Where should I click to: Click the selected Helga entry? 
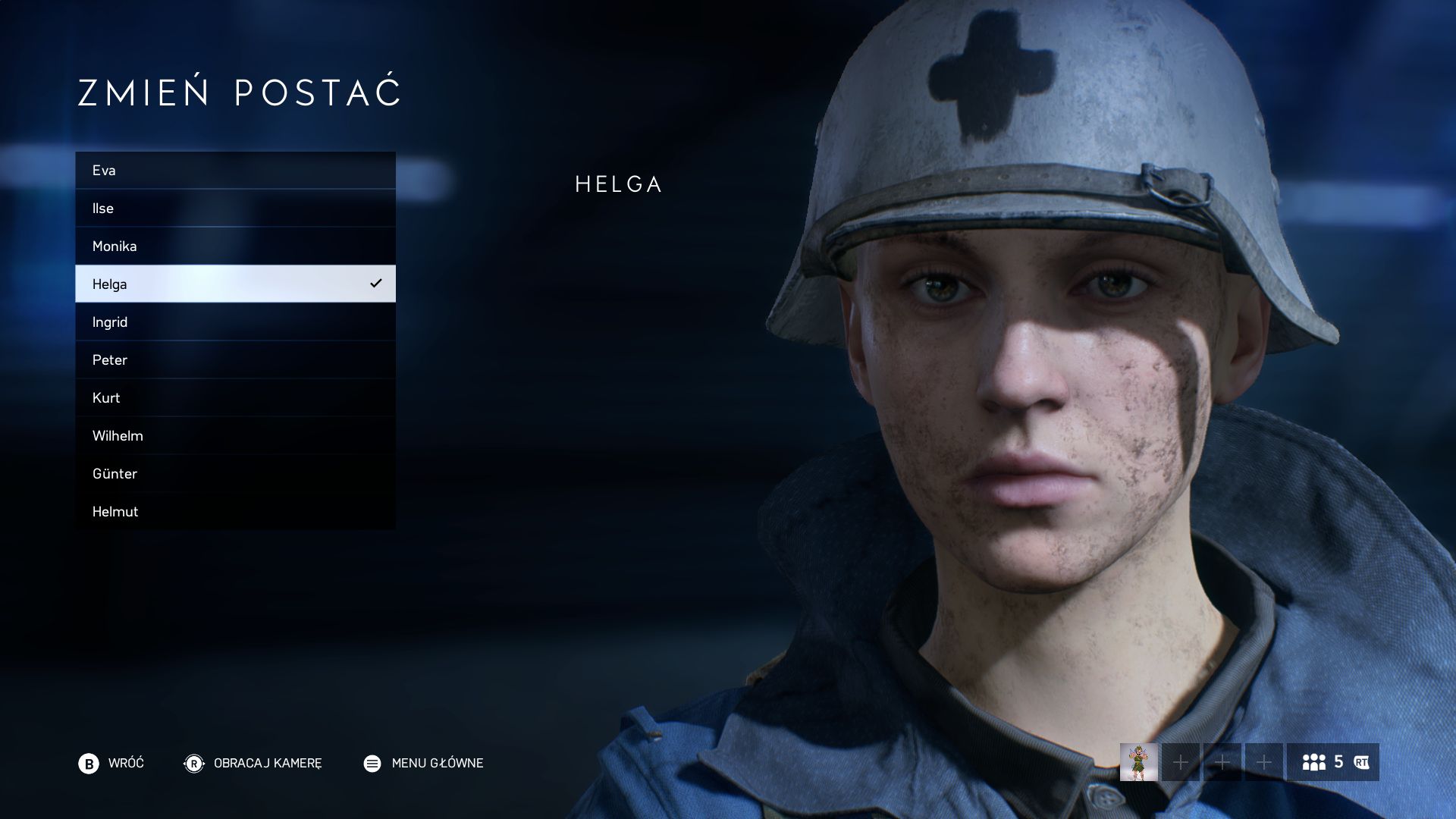235,284
